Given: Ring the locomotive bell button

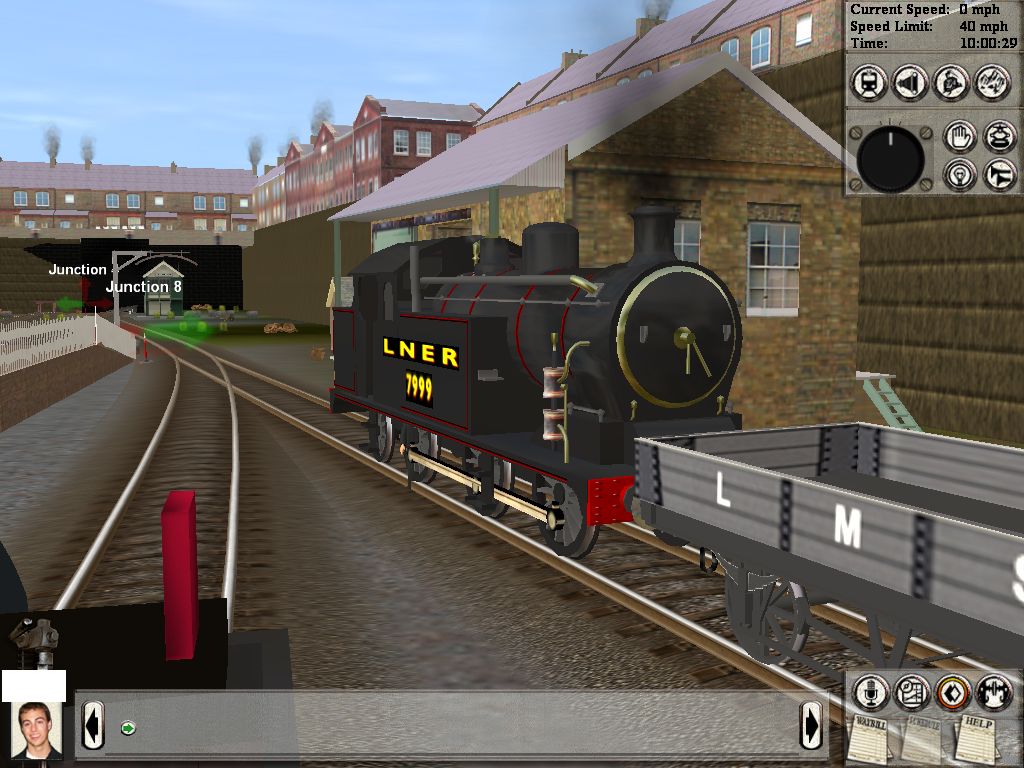Looking at the screenshot, I should point(999,137).
